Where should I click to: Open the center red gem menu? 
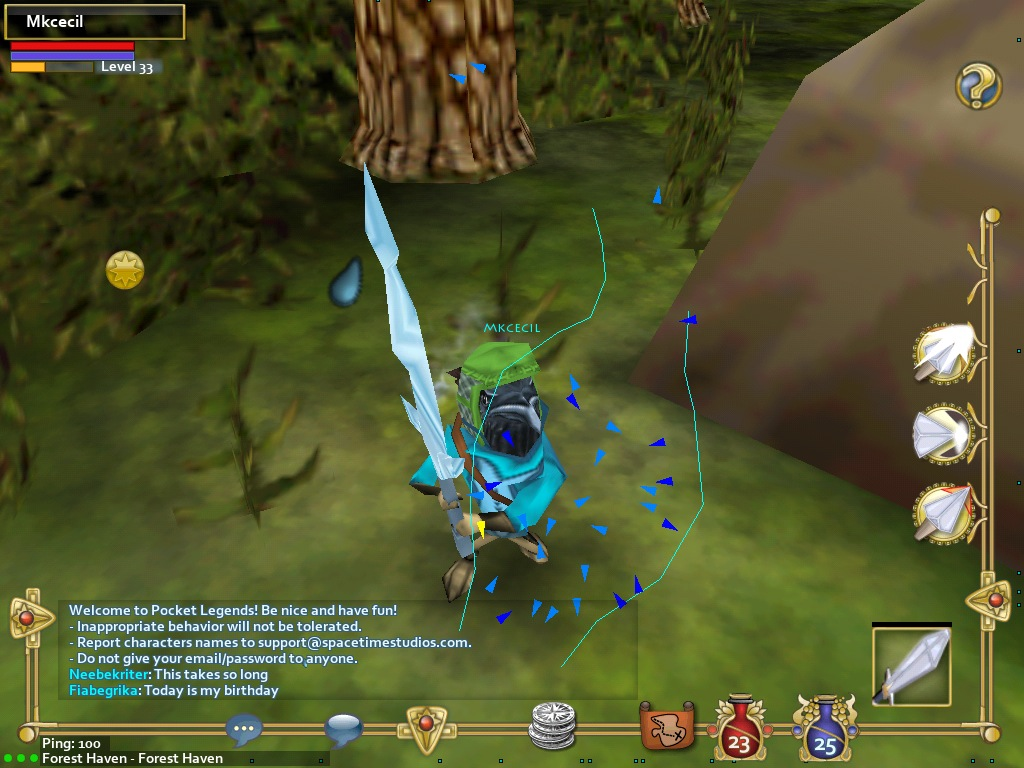pos(426,726)
